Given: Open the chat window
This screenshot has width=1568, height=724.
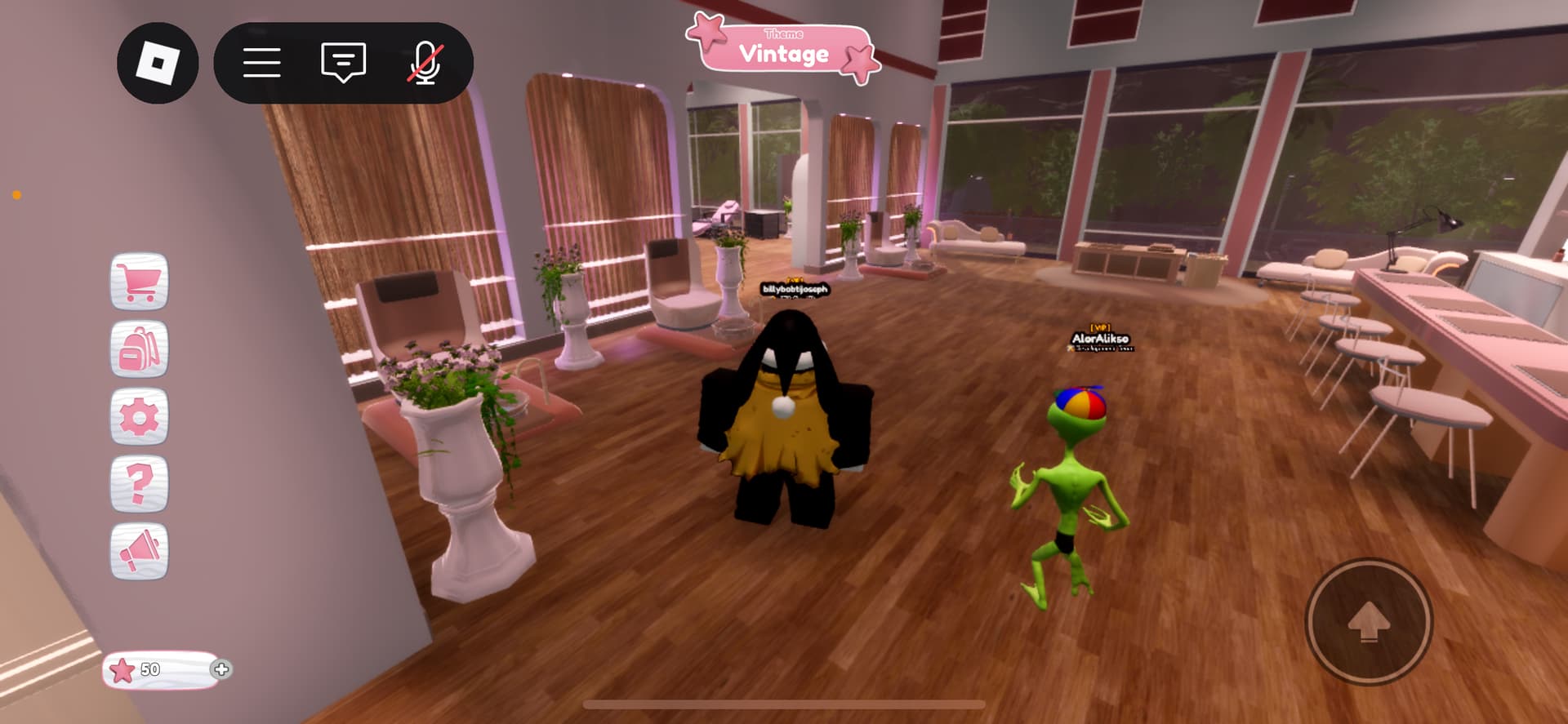Looking at the screenshot, I should pyautogui.click(x=343, y=63).
